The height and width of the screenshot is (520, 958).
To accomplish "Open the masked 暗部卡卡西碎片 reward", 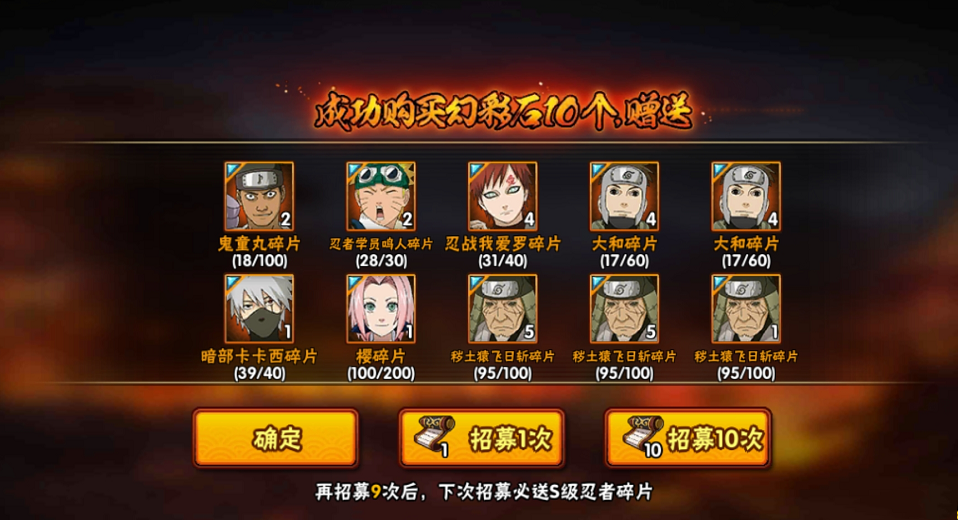I will (259, 309).
